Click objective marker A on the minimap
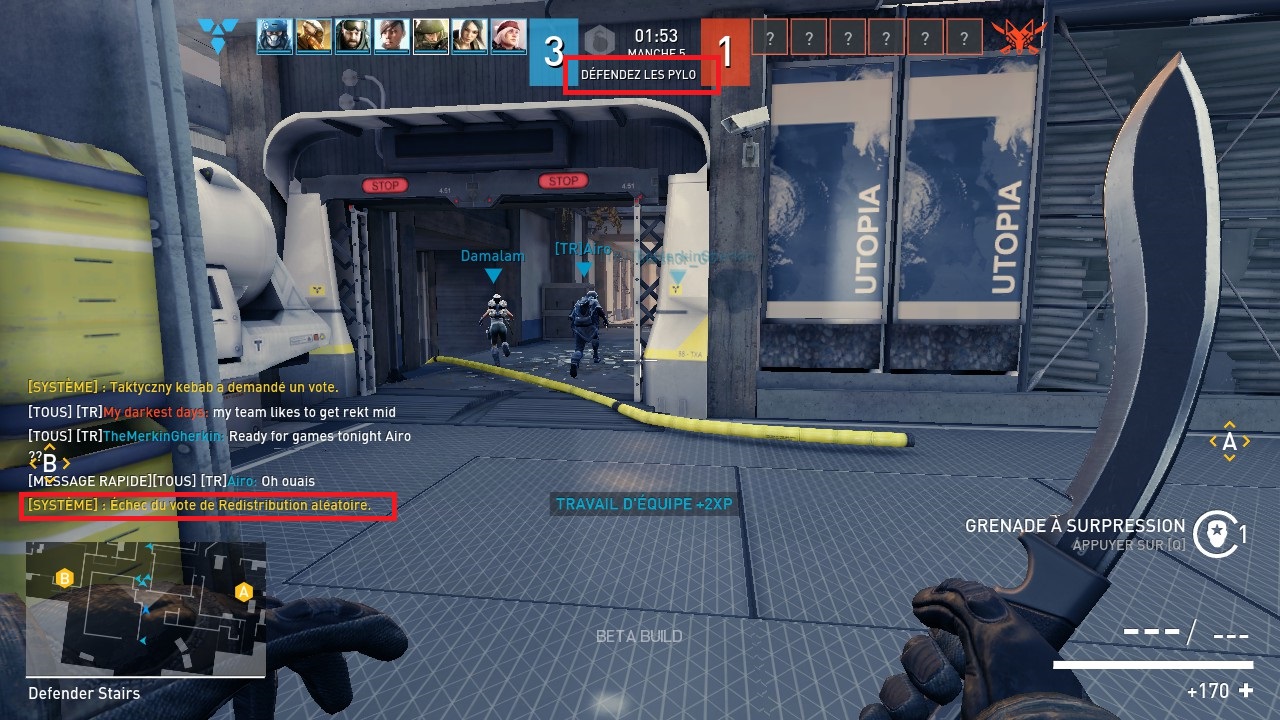 [x=243, y=592]
